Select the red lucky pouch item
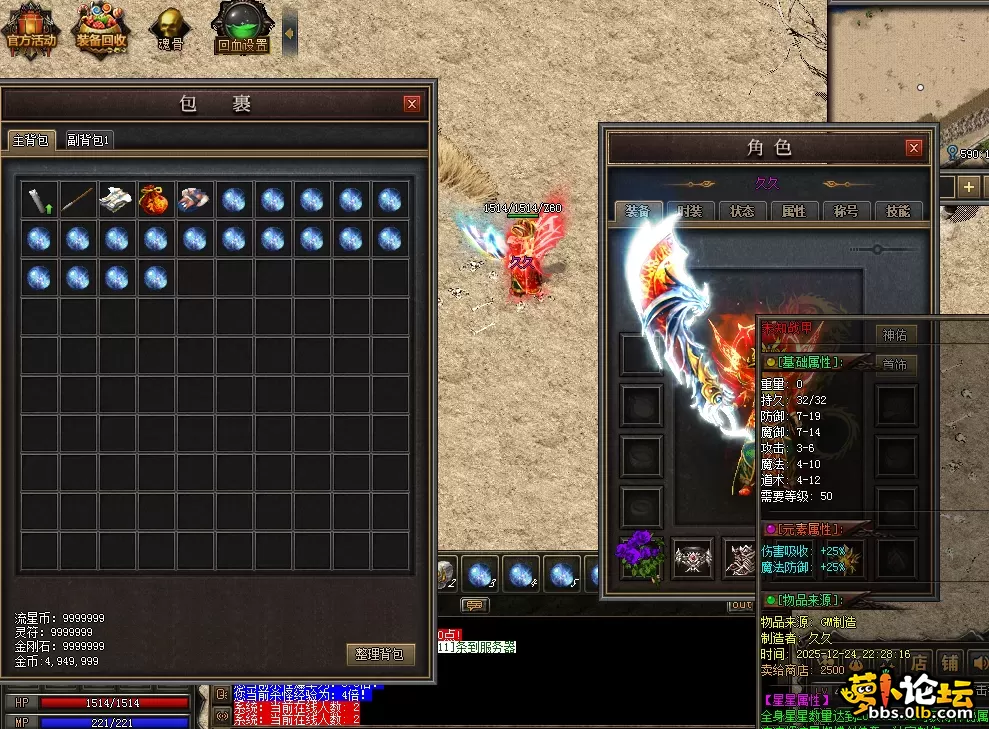 156,200
